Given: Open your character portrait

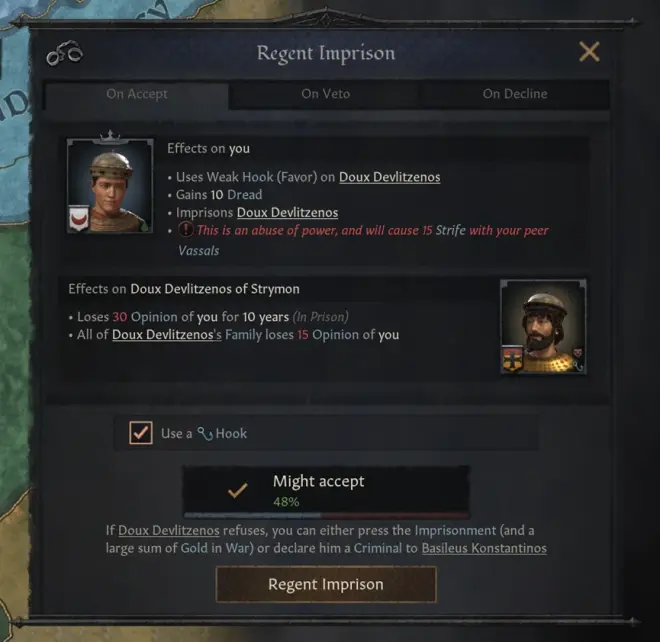Looking at the screenshot, I should click(110, 186).
